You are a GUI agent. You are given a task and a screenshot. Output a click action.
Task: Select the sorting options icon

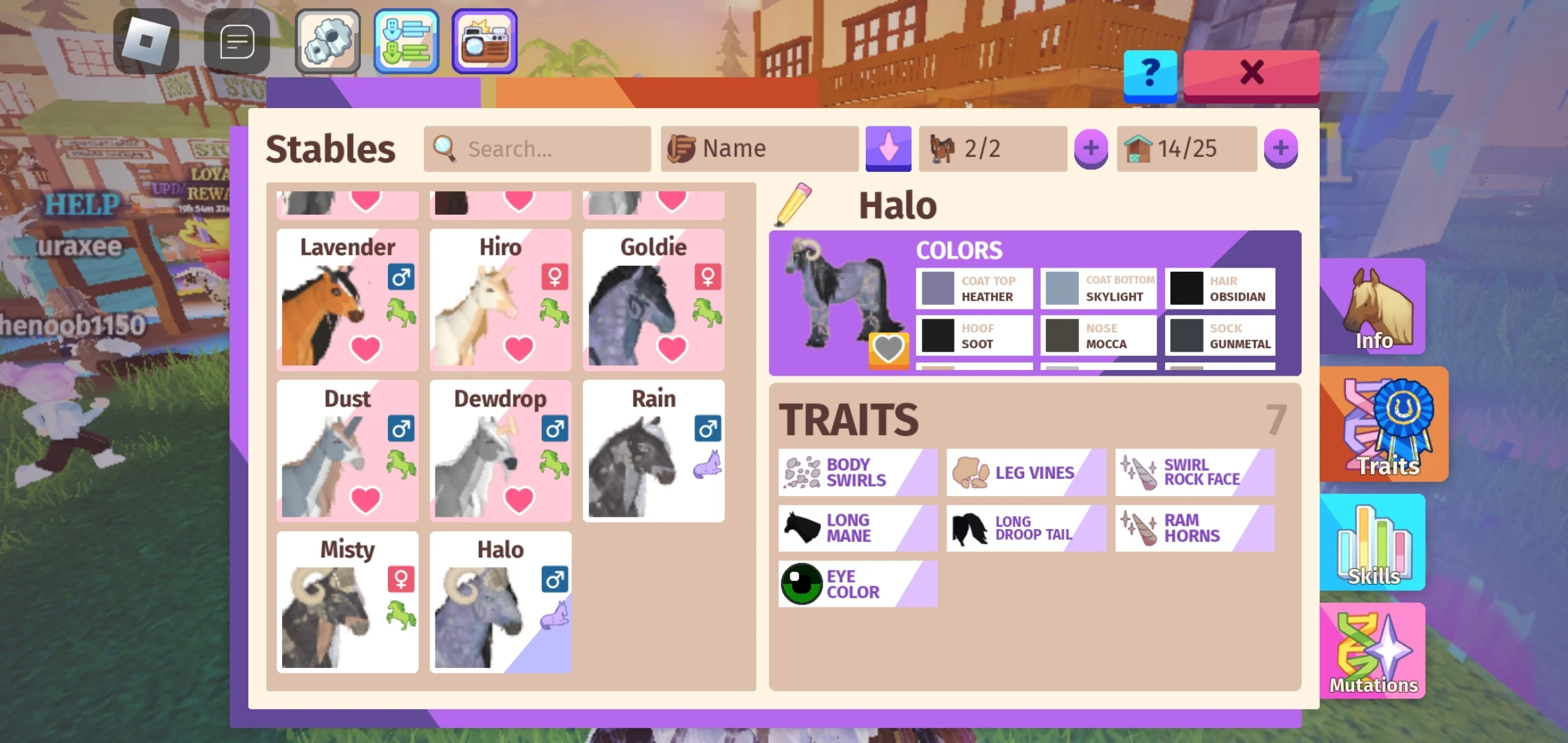(x=406, y=41)
